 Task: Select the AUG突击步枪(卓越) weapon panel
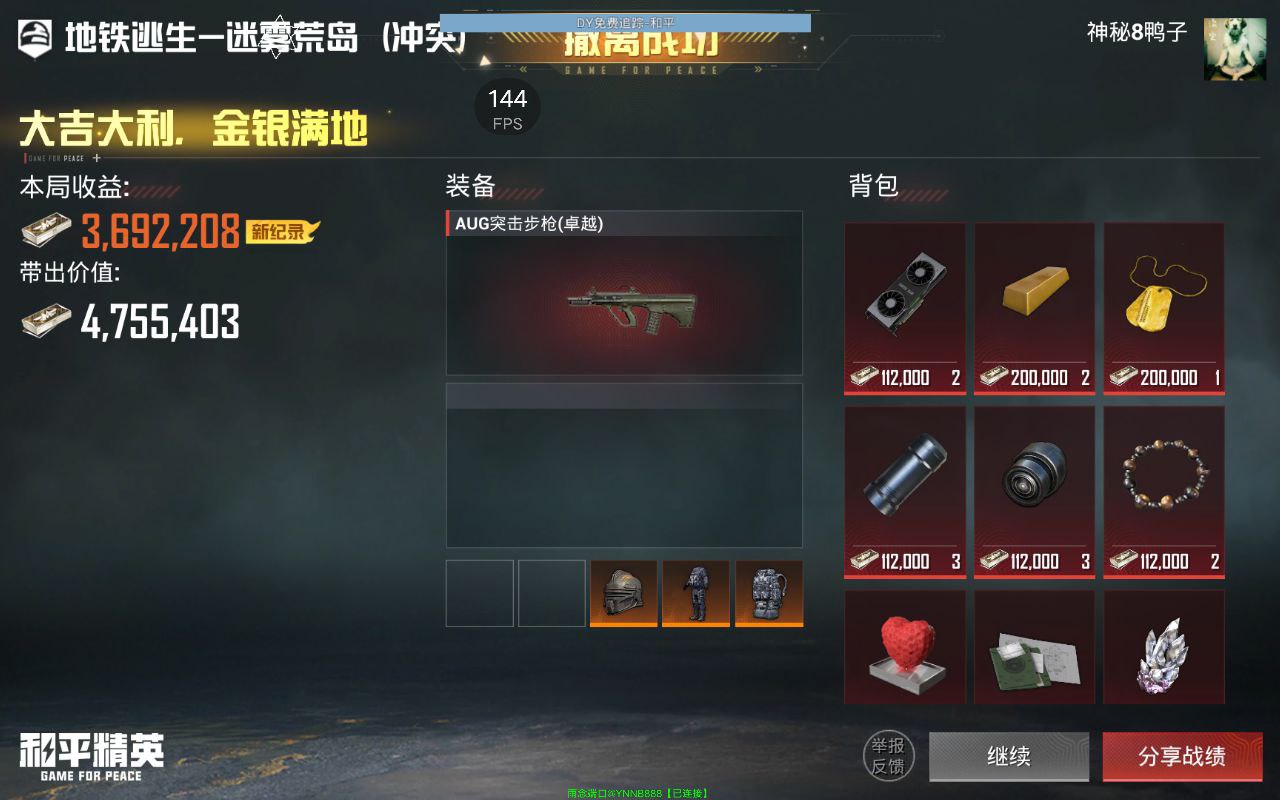point(623,292)
